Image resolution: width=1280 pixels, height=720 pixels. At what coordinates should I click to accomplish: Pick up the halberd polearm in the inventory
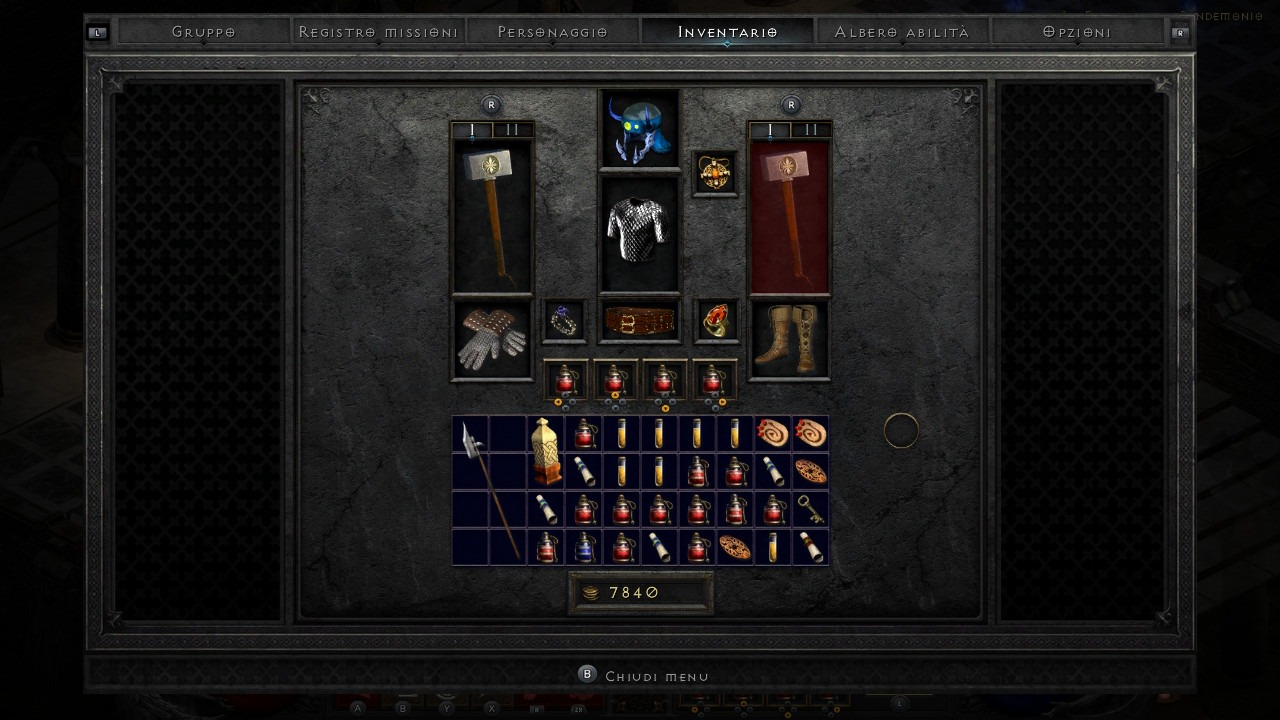[x=489, y=490]
